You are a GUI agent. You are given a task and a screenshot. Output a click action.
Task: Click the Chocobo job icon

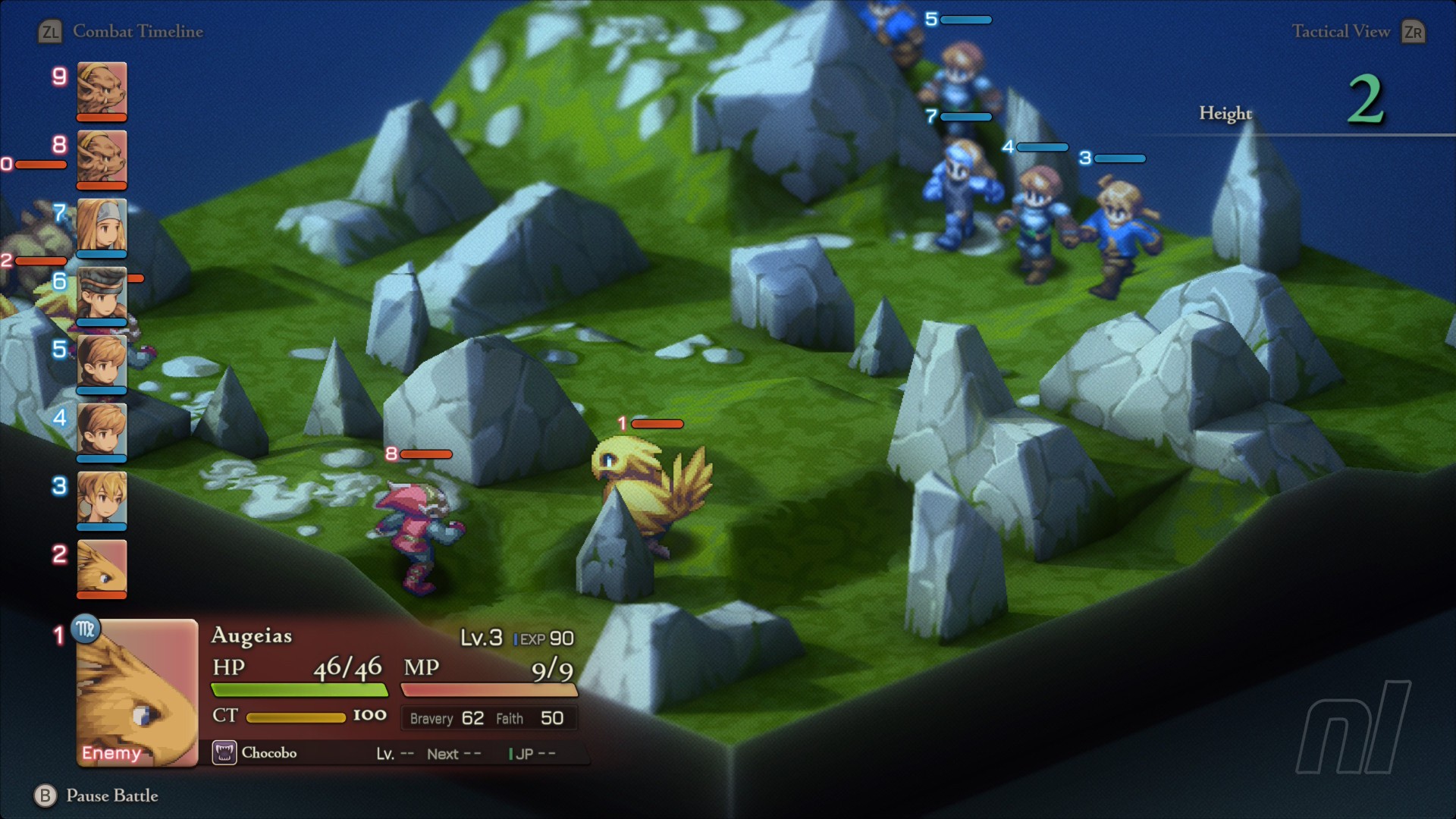[x=224, y=753]
